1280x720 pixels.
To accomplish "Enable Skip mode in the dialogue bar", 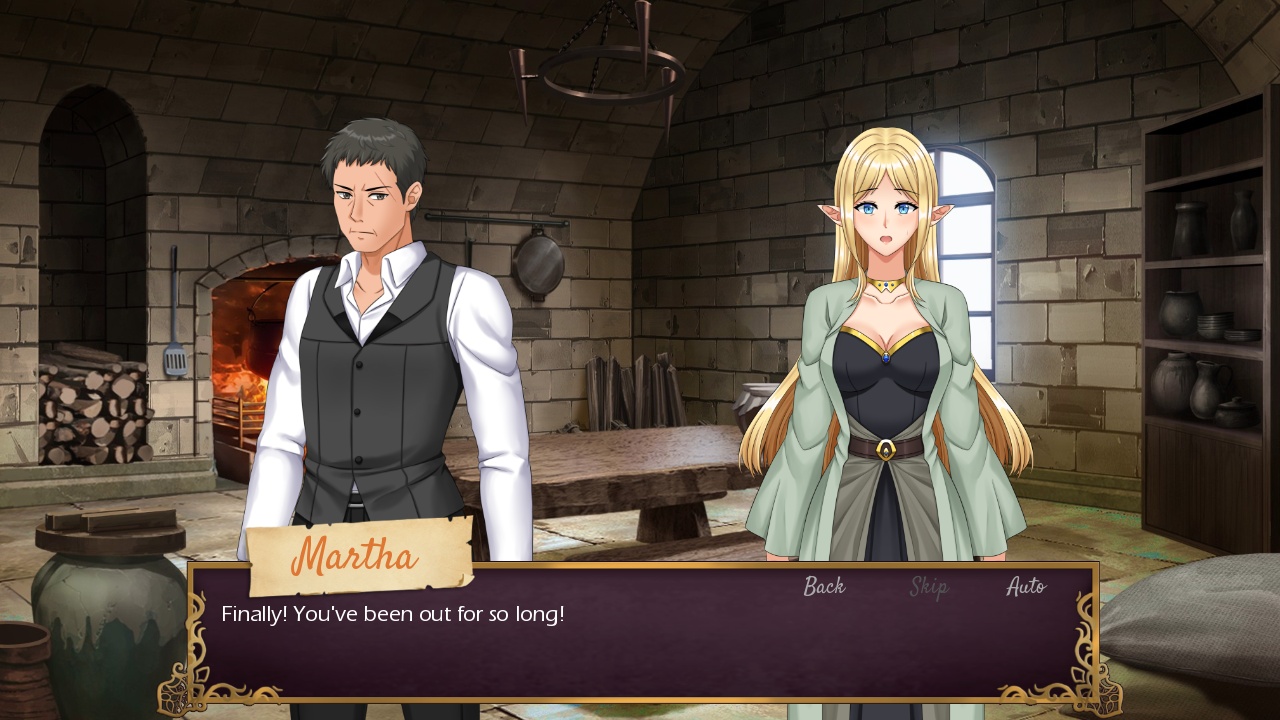I will pos(927,589).
